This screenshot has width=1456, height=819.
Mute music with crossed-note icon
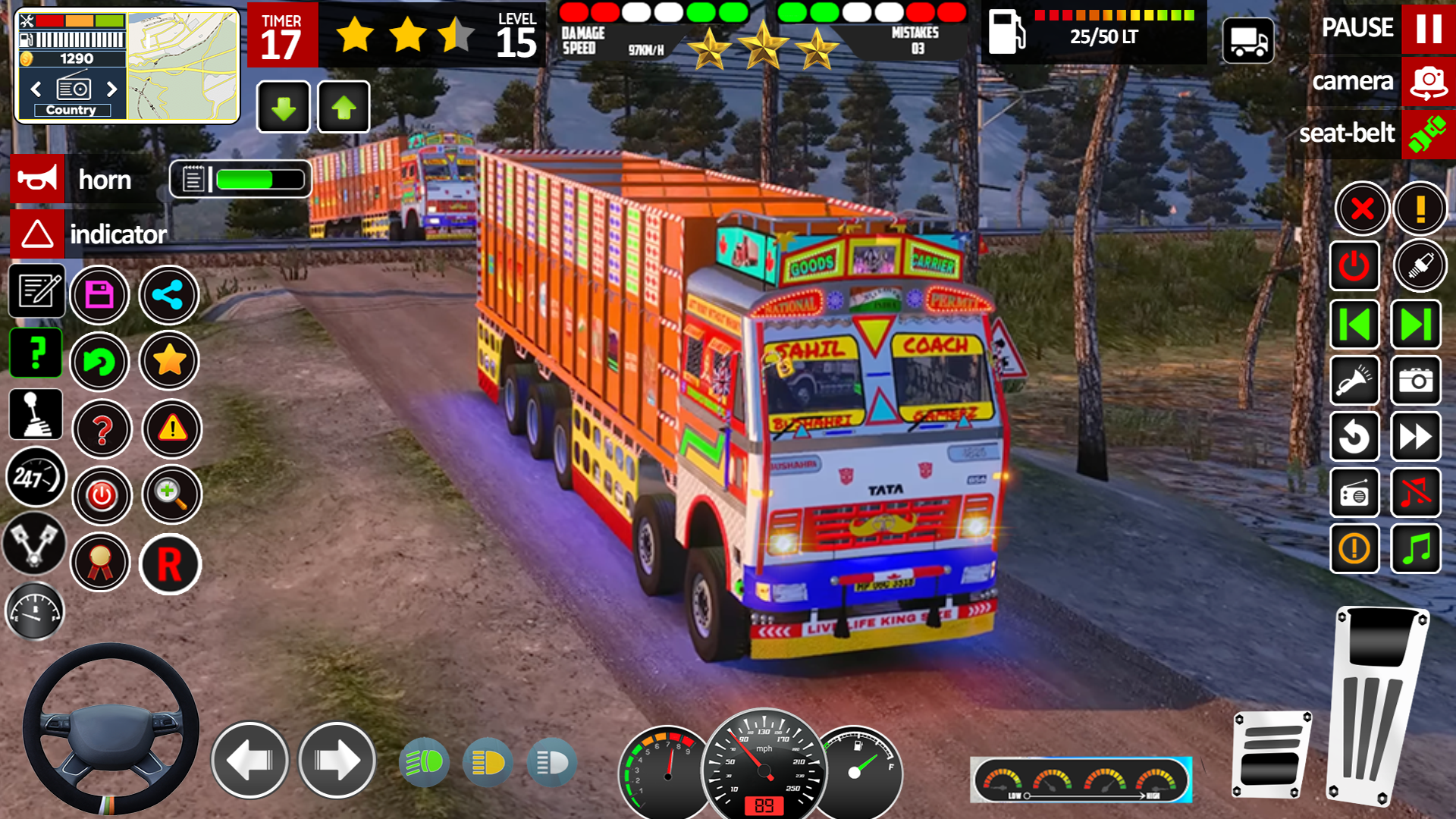click(x=1416, y=493)
